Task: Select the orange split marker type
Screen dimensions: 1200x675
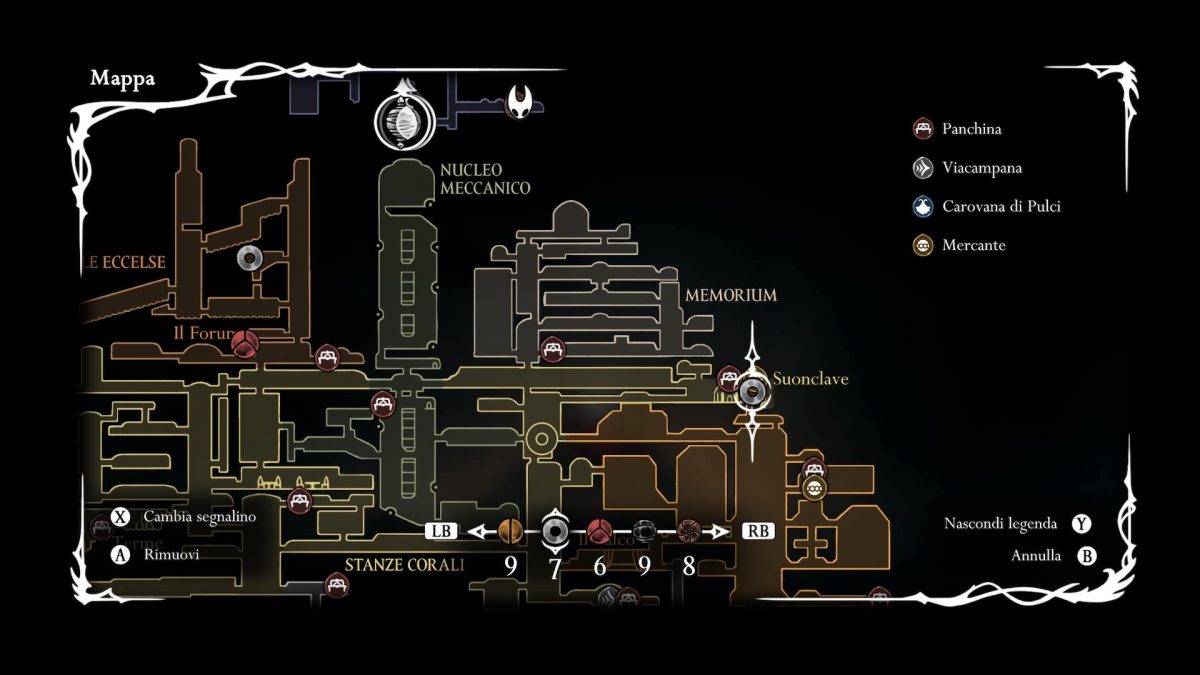Action: click(510, 531)
